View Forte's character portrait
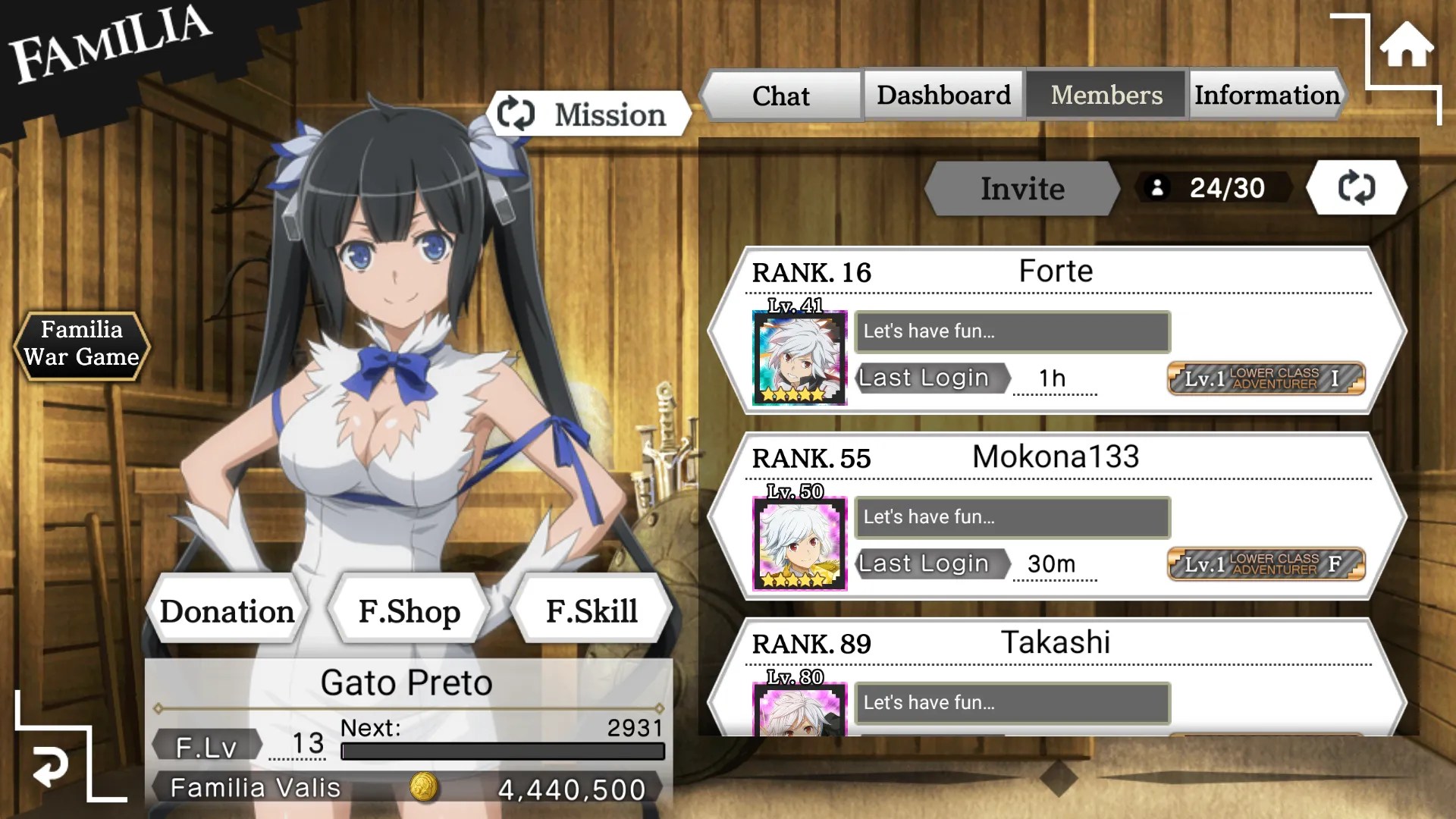 pyautogui.click(x=799, y=358)
